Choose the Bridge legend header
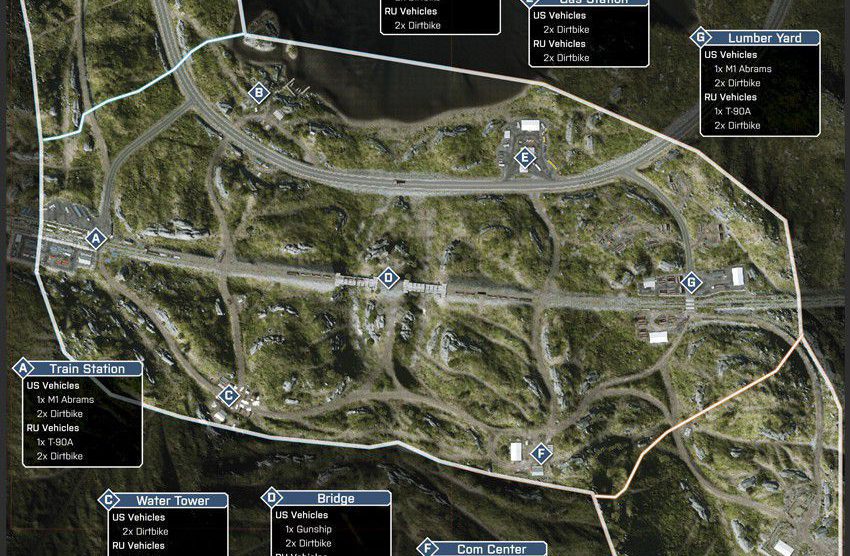The image size is (850, 556). (335, 498)
